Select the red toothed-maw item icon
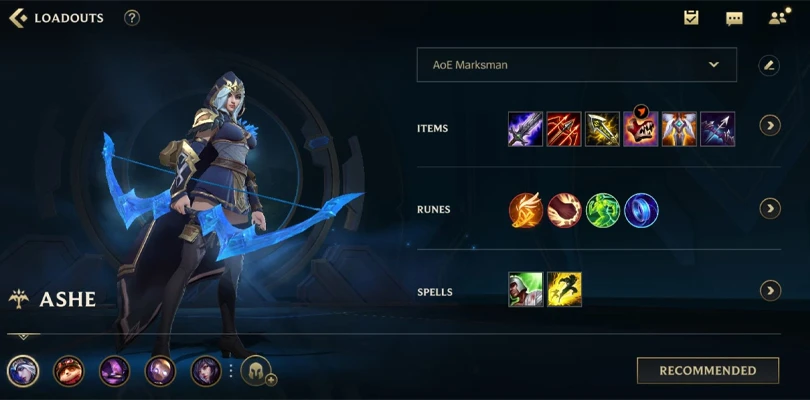Image resolution: width=810 pixels, height=400 pixels. [641, 129]
